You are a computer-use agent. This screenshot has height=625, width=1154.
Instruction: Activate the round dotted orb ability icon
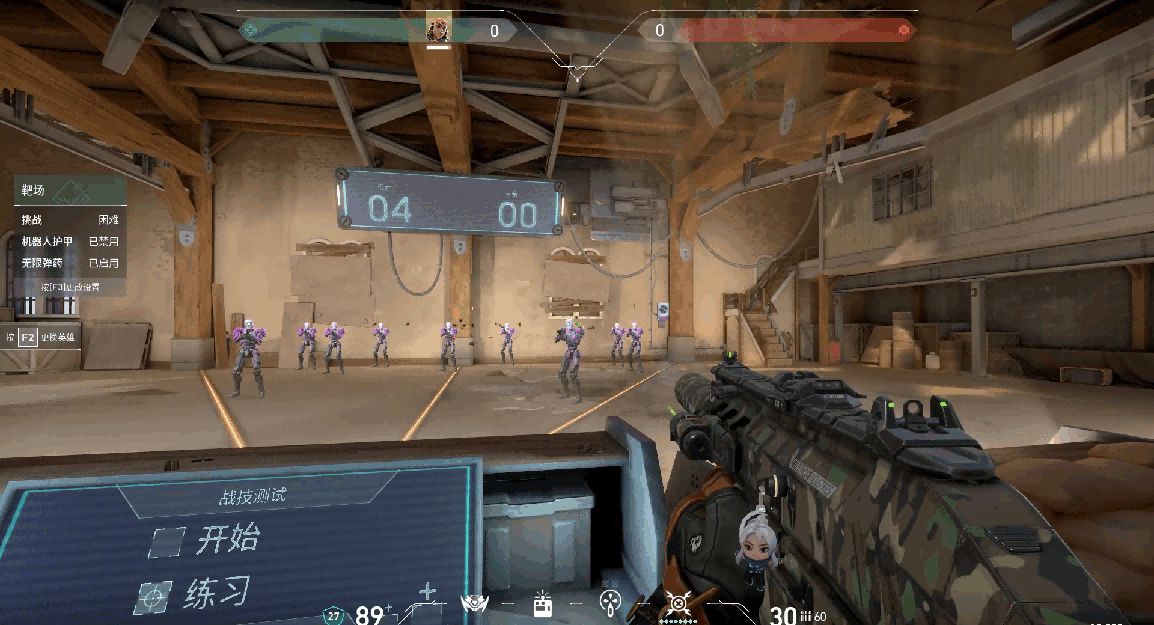pos(609,602)
